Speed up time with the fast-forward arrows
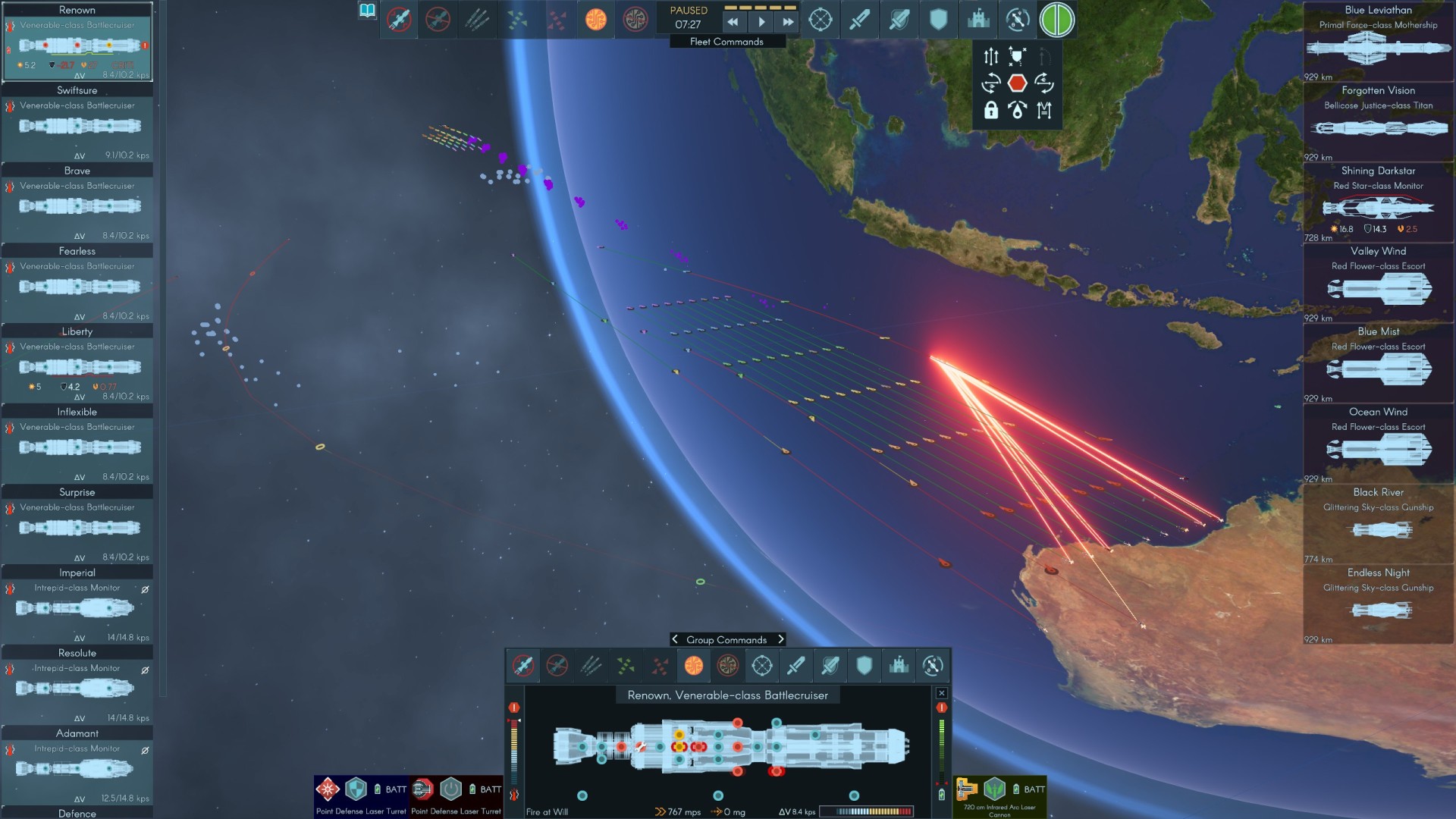1456x819 pixels. coord(788,23)
